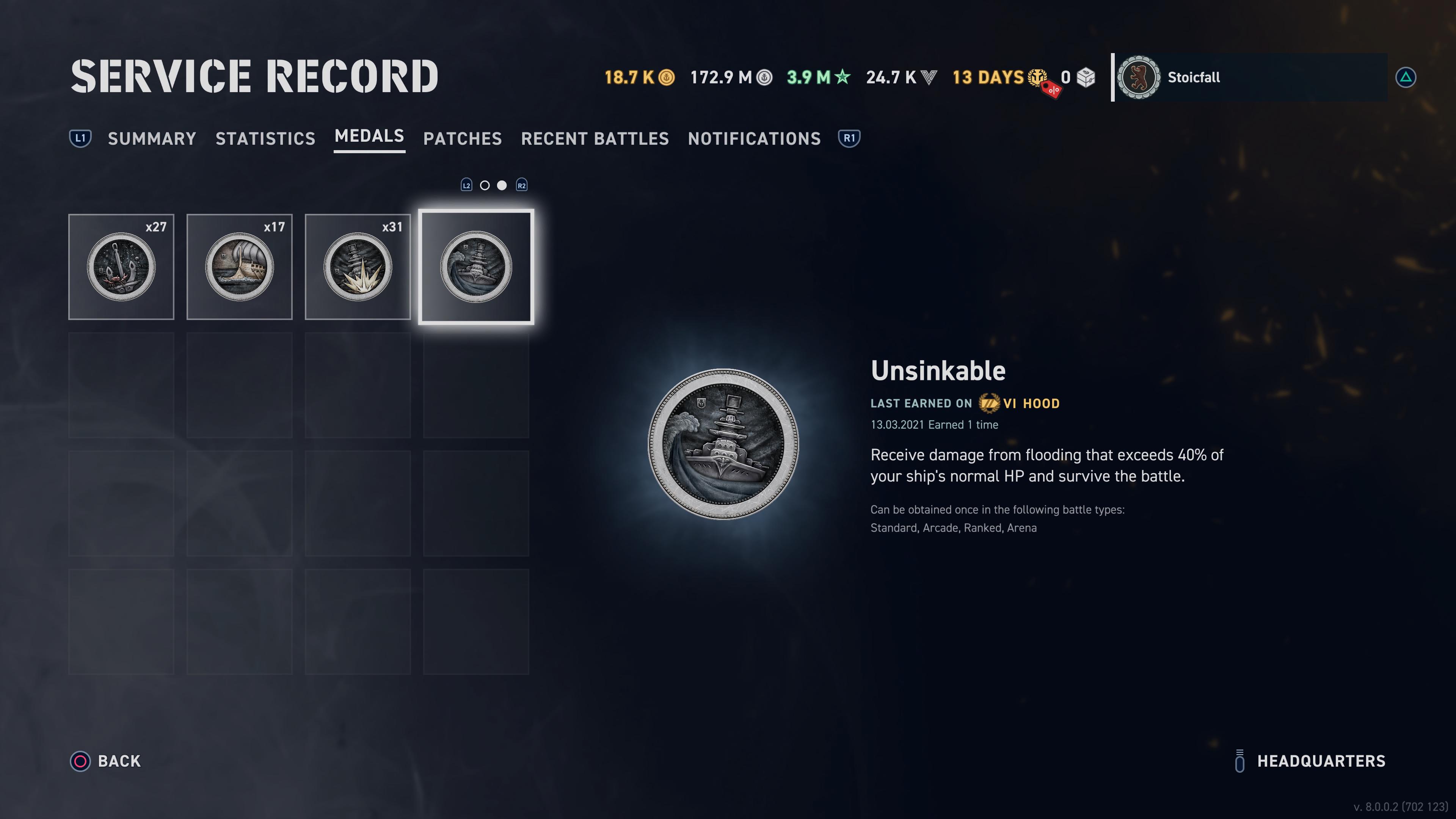Switch to the Notifications tab

[754, 138]
